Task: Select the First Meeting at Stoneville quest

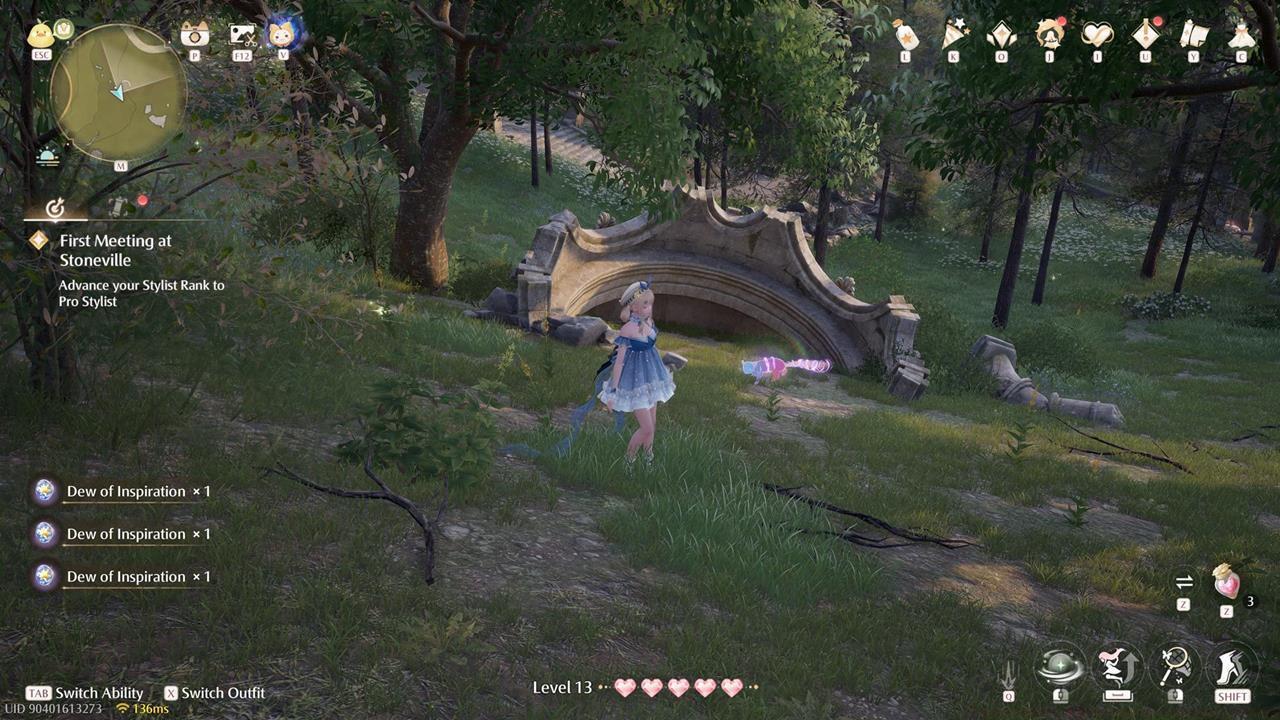Action: point(117,249)
